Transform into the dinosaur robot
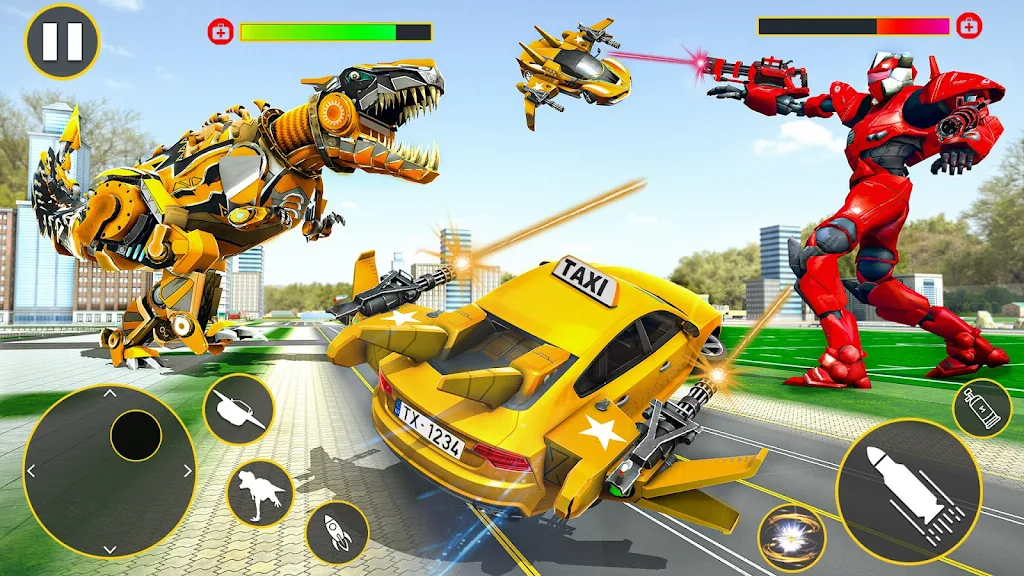 pos(260,492)
